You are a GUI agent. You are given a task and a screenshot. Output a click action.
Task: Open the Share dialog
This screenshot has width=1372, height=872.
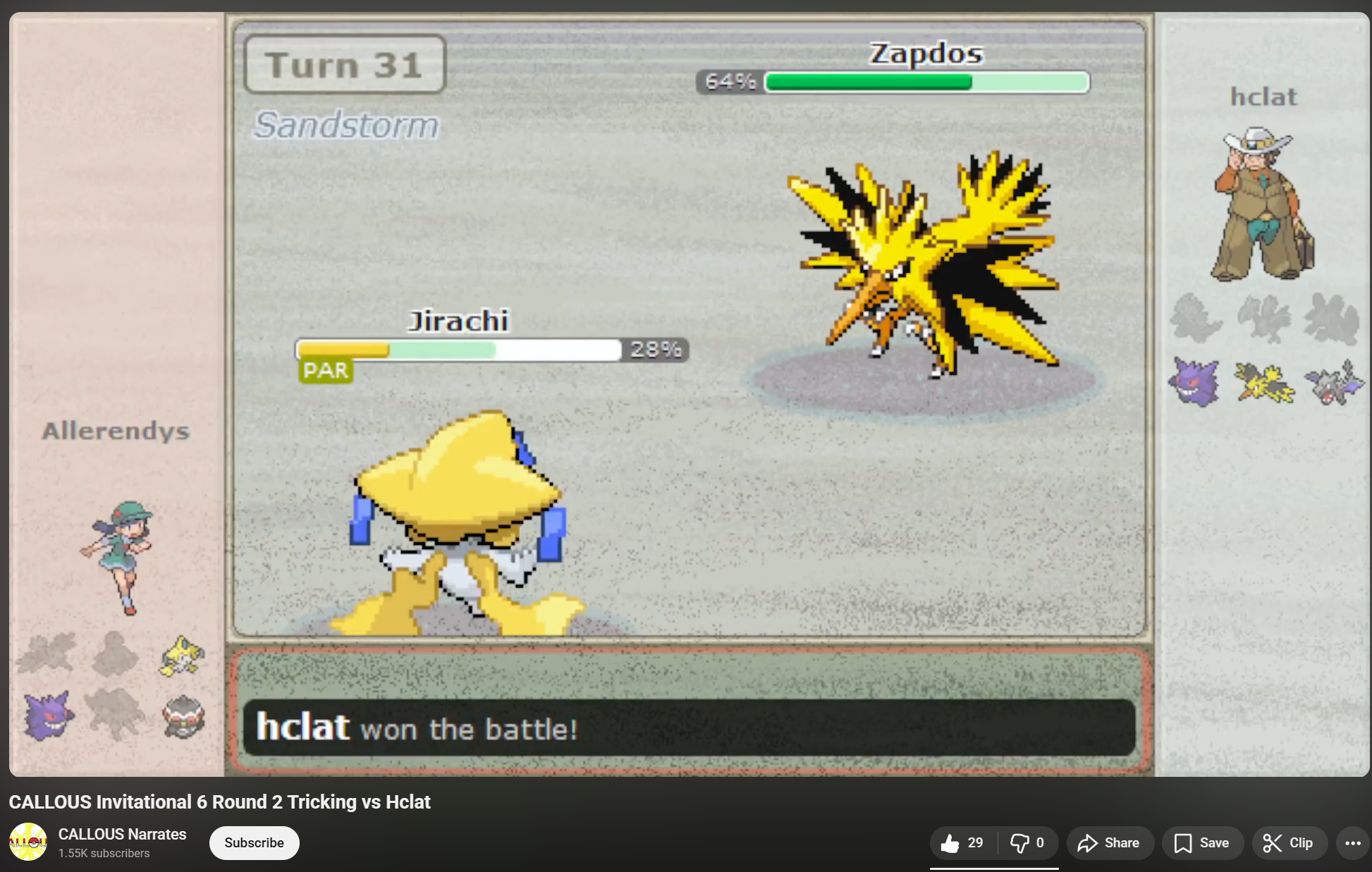(x=1109, y=843)
